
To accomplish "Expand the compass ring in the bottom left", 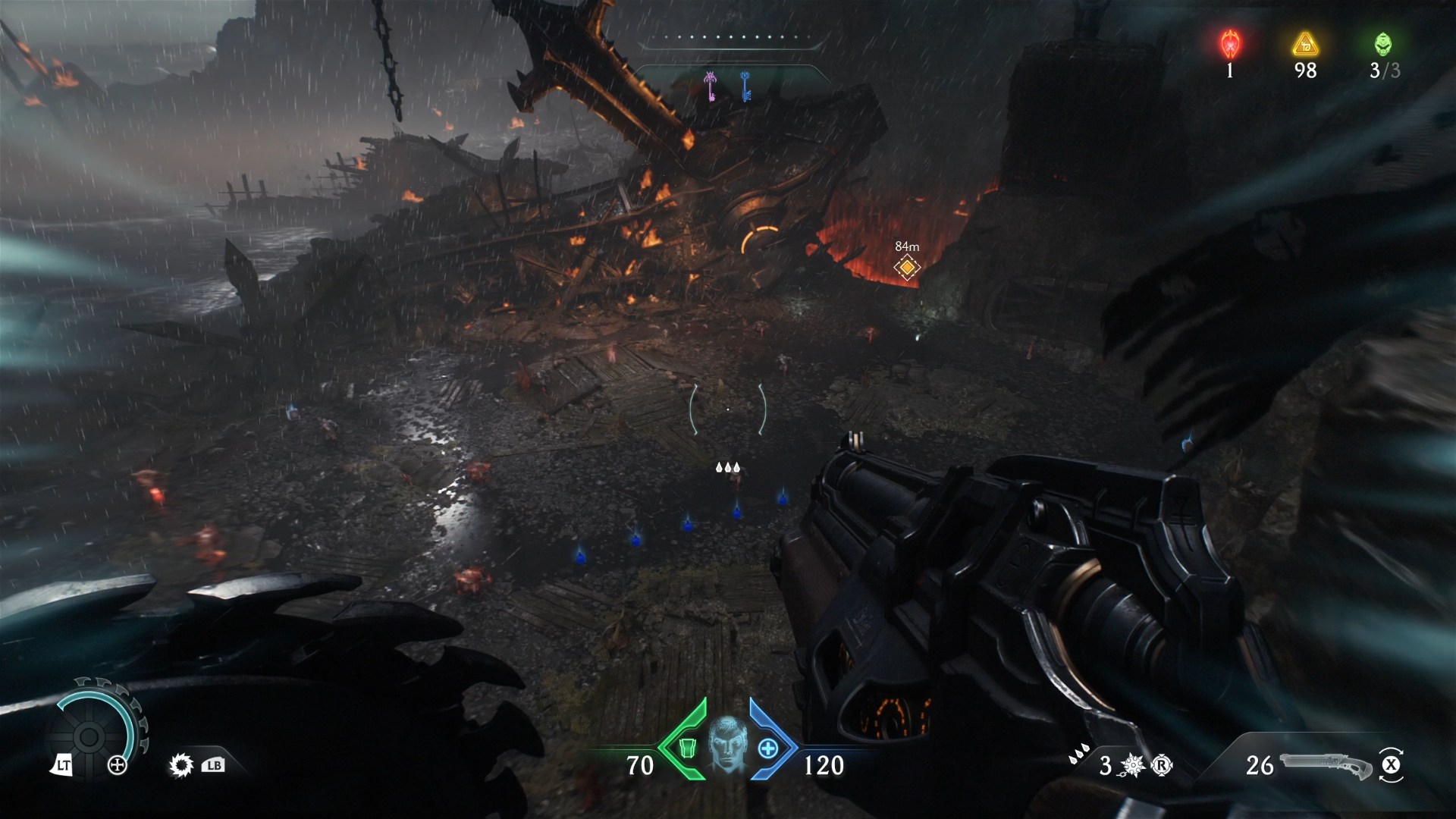I will tap(91, 736).
